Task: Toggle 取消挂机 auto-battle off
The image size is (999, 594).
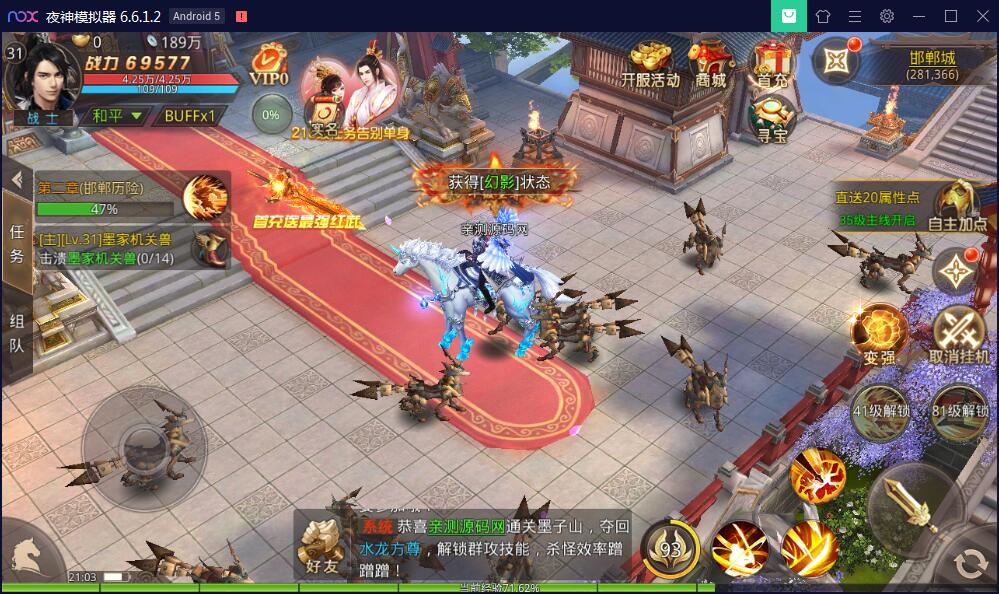Action: coord(959,335)
